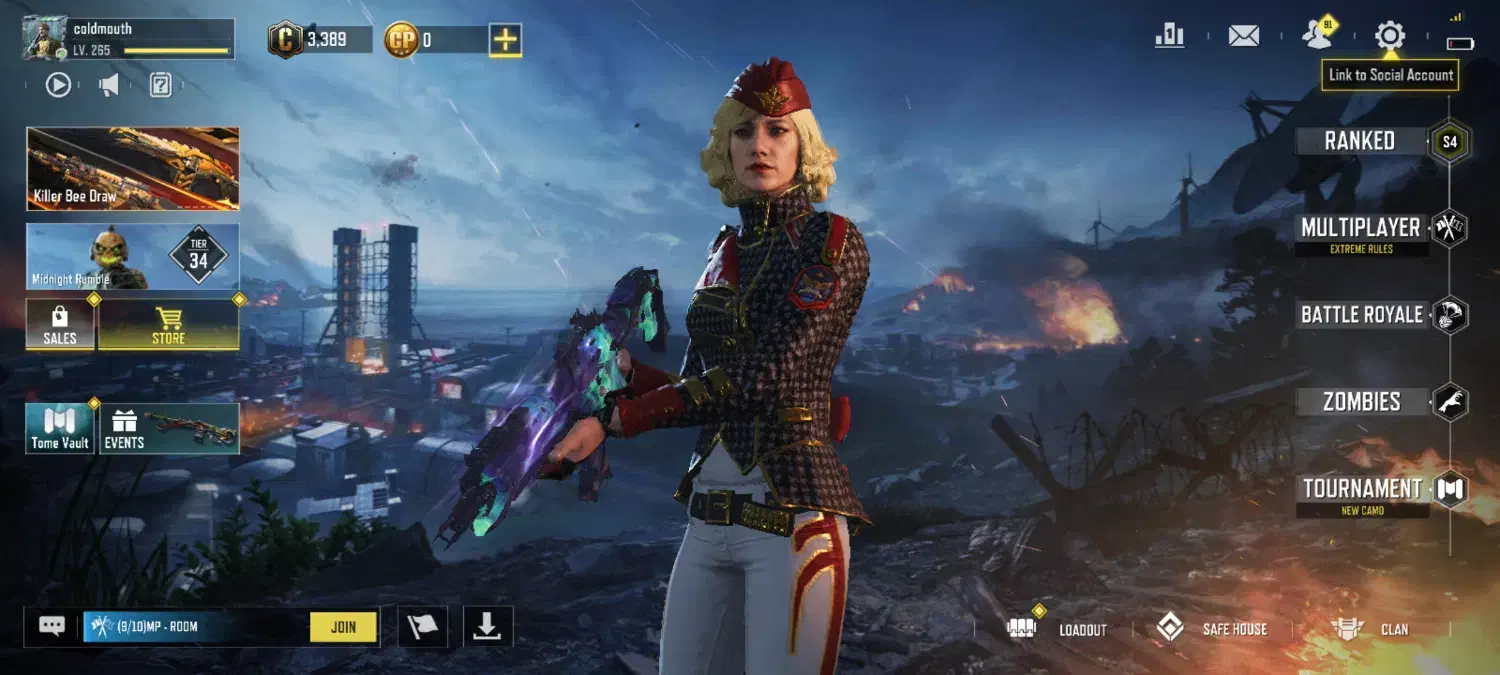Choose Battle Royale mode
The width and height of the screenshot is (1500, 675).
pos(1361,315)
